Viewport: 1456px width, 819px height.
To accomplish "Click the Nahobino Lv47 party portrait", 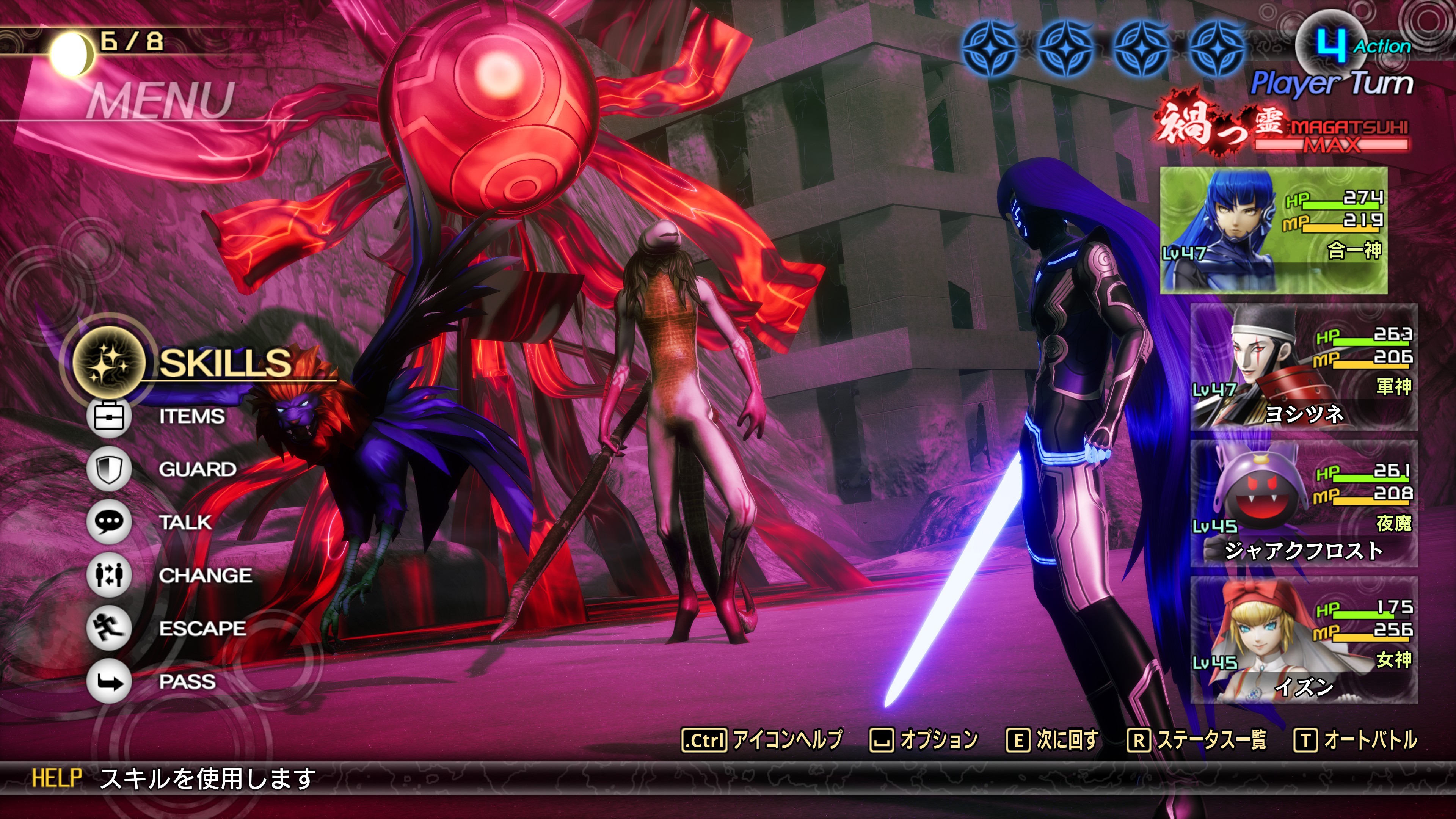I will (x=1273, y=230).
